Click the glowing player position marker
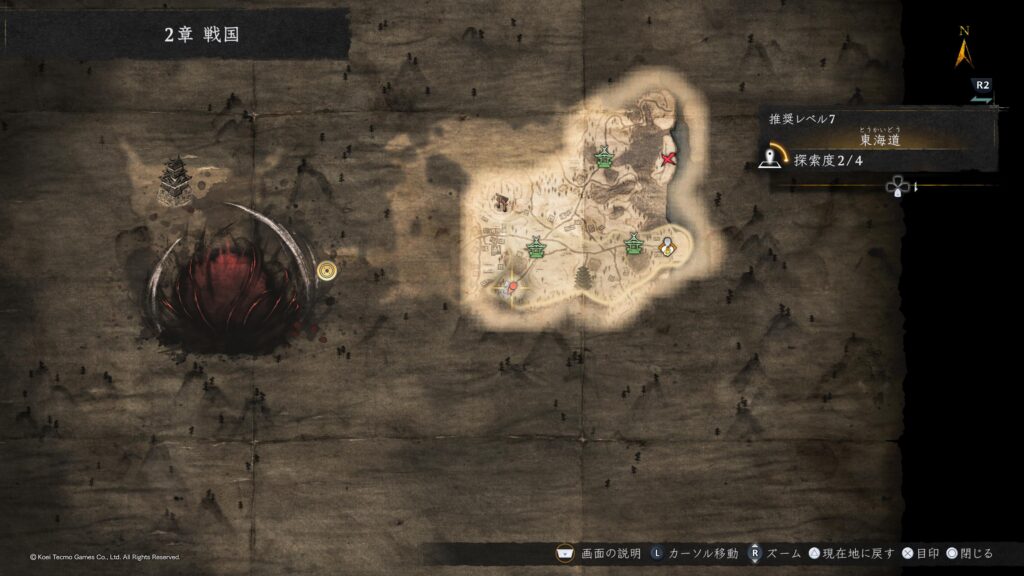This screenshot has width=1024, height=576. (512, 286)
